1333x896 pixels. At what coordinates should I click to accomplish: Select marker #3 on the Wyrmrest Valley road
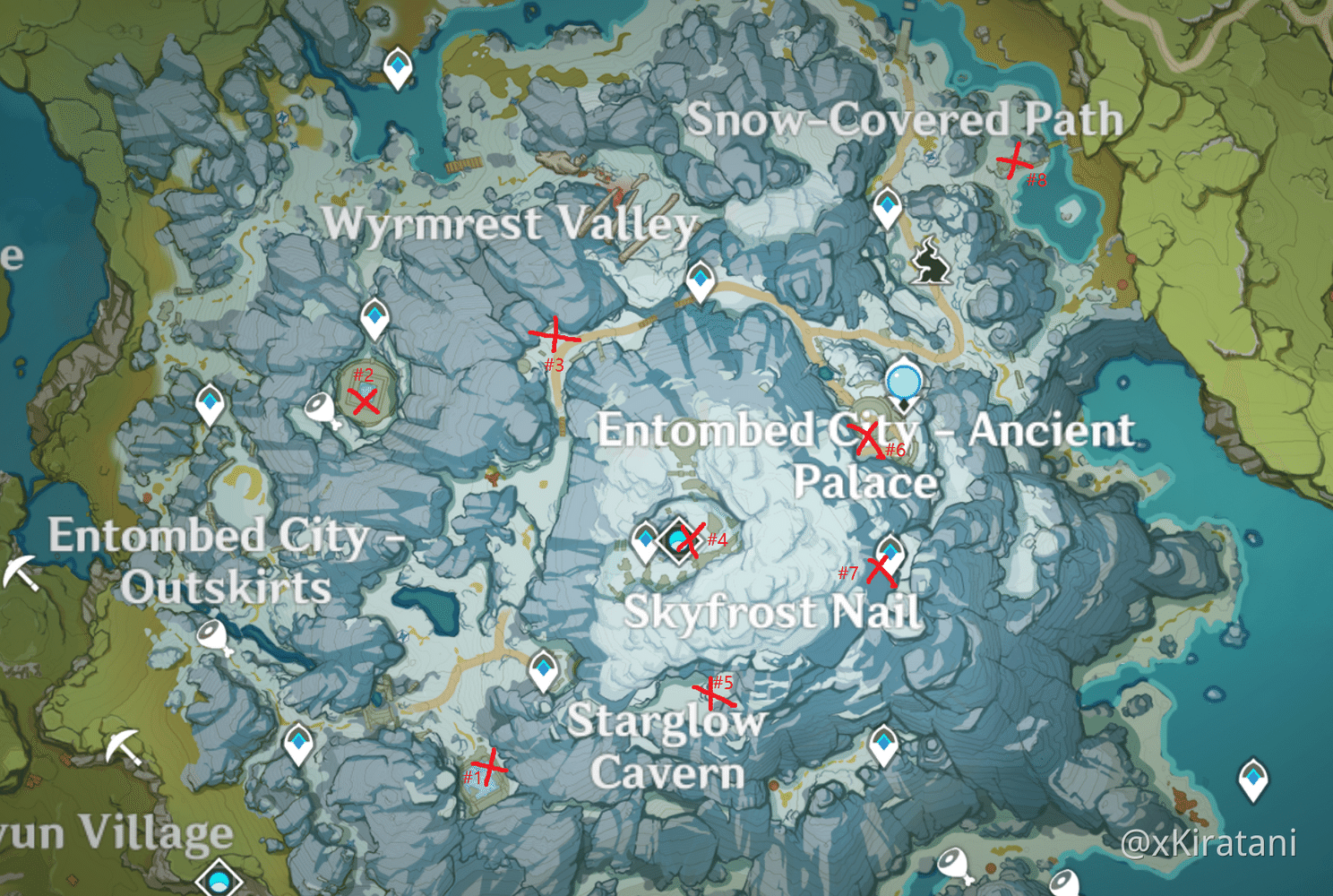pyautogui.click(x=553, y=335)
